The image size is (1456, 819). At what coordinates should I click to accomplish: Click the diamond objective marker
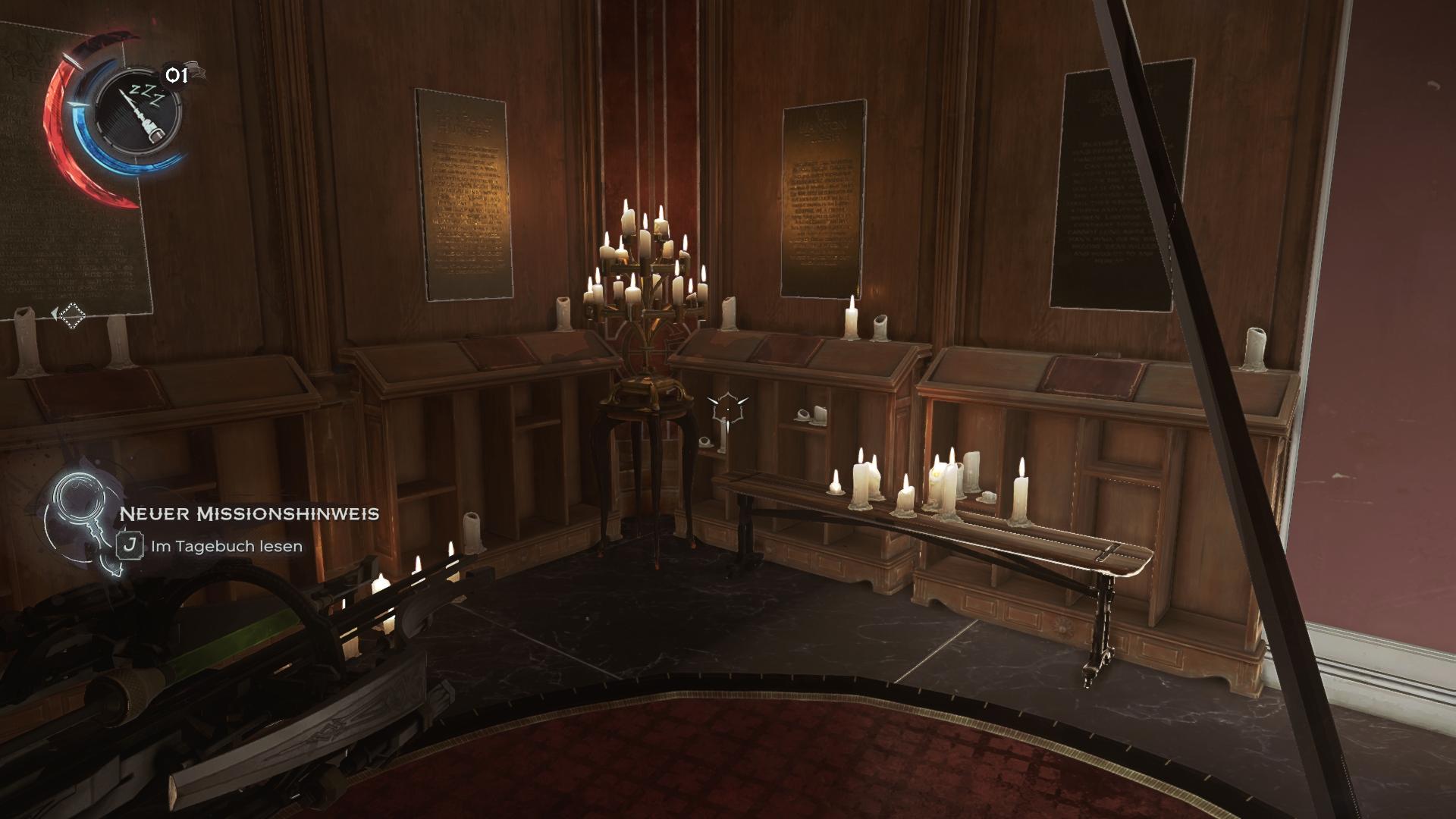(x=73, y=315)
